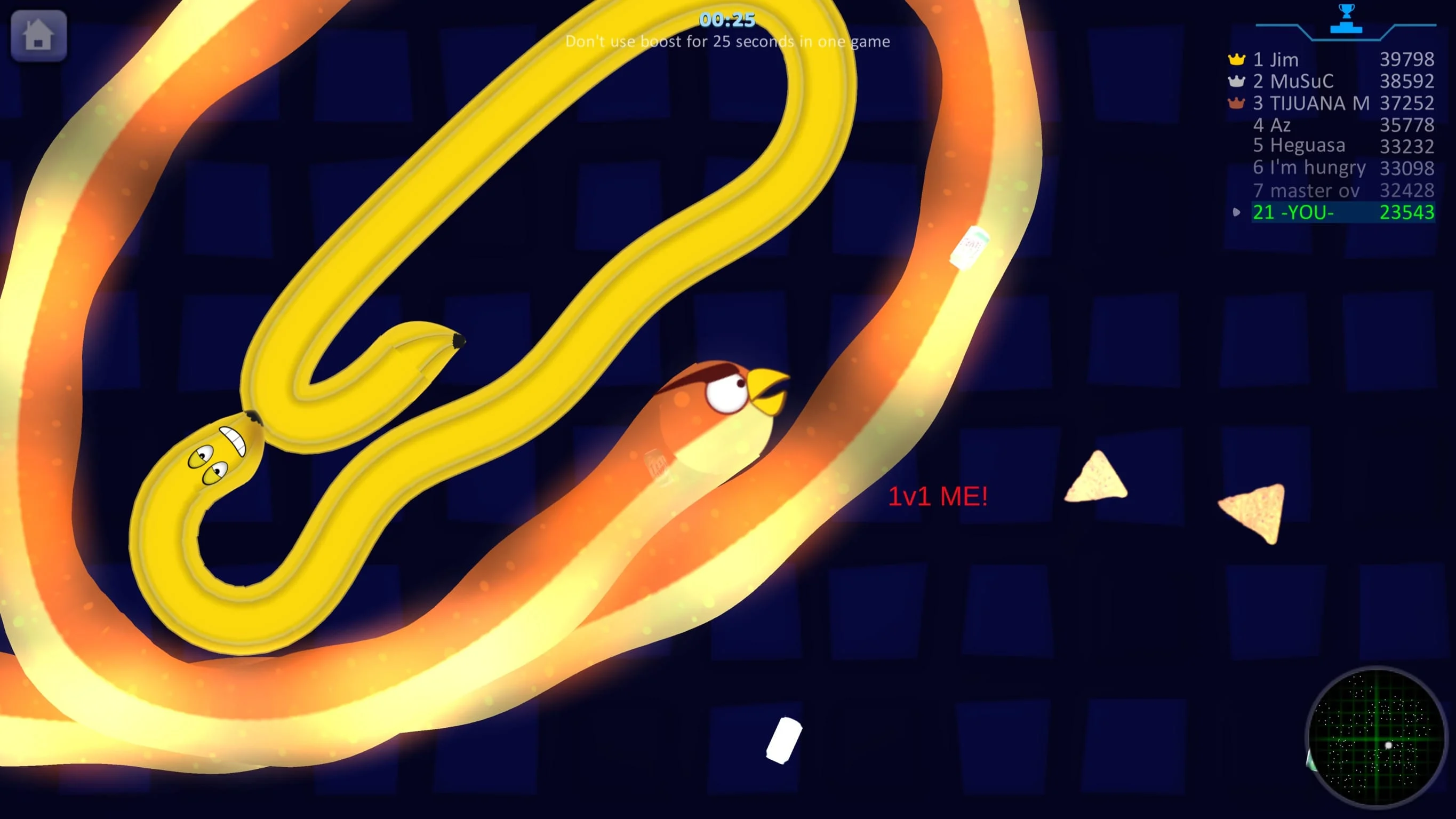
Task: Select the Jim leaderboard entry
Action: coord(1283,59)
